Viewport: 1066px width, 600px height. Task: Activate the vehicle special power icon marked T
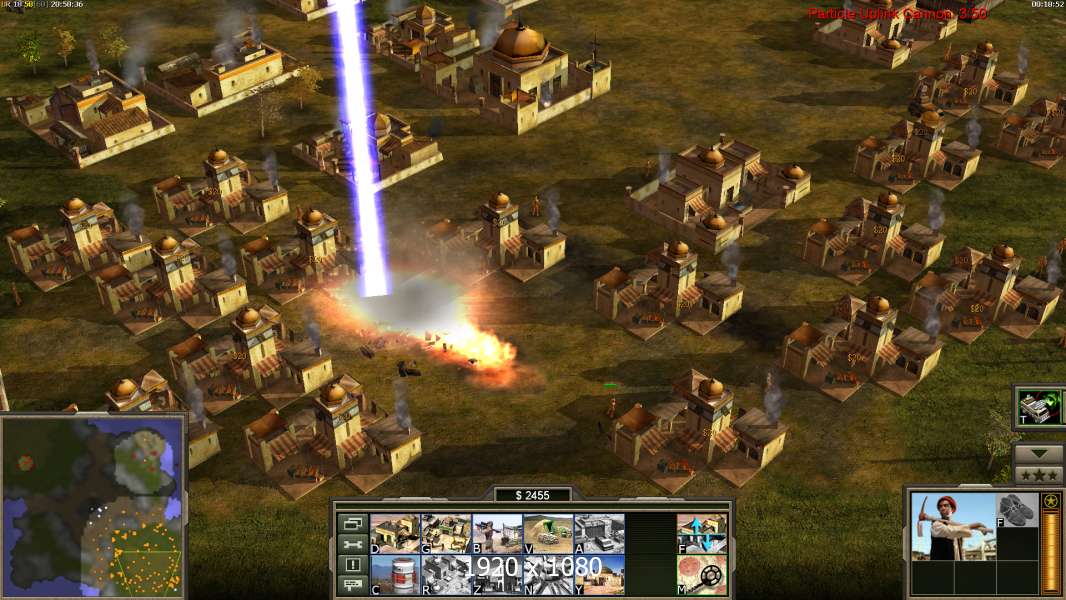coord(1038,407)
